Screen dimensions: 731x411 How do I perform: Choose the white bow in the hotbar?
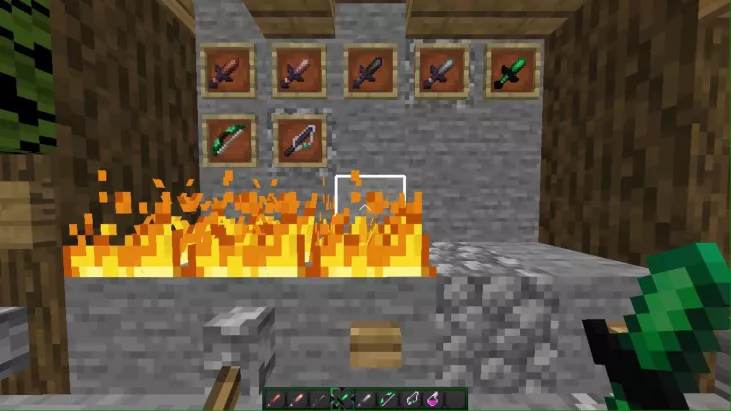pos(412,400)
